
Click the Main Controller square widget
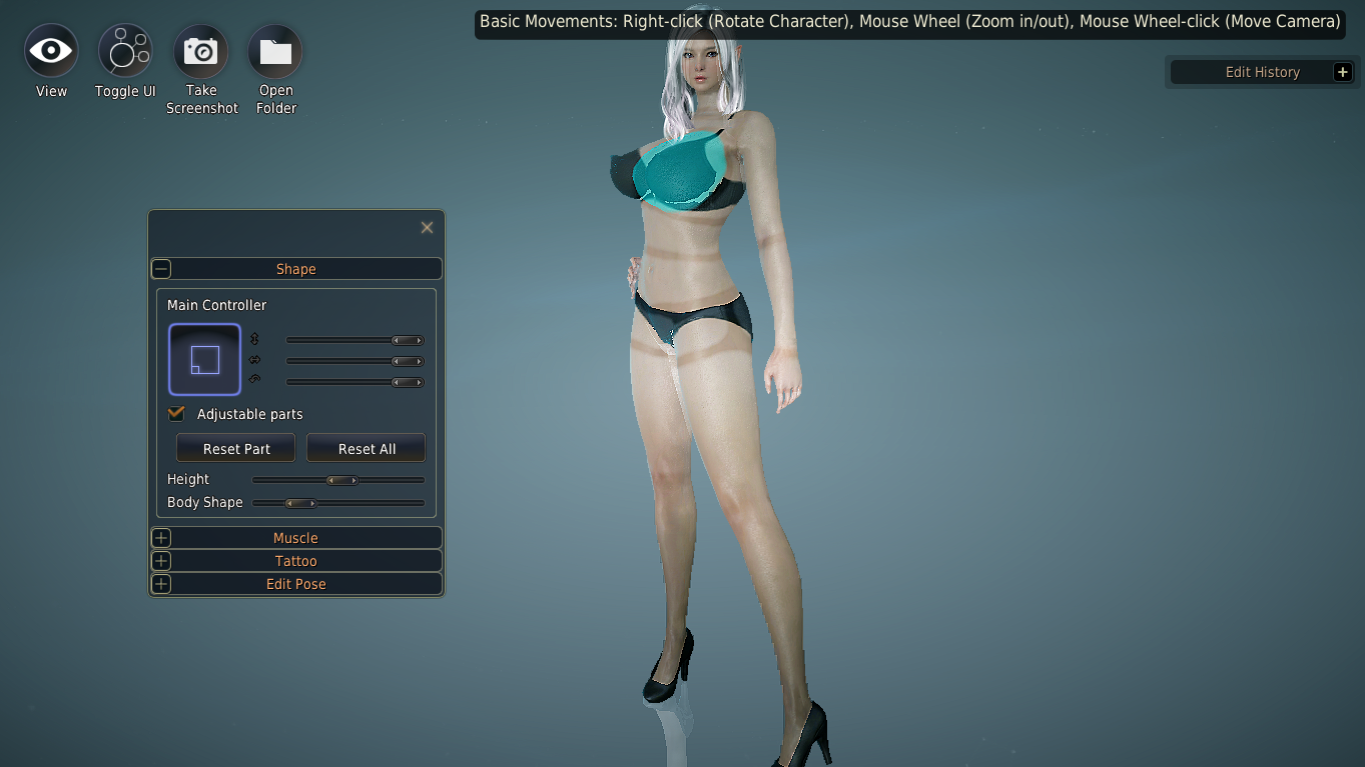204,359
